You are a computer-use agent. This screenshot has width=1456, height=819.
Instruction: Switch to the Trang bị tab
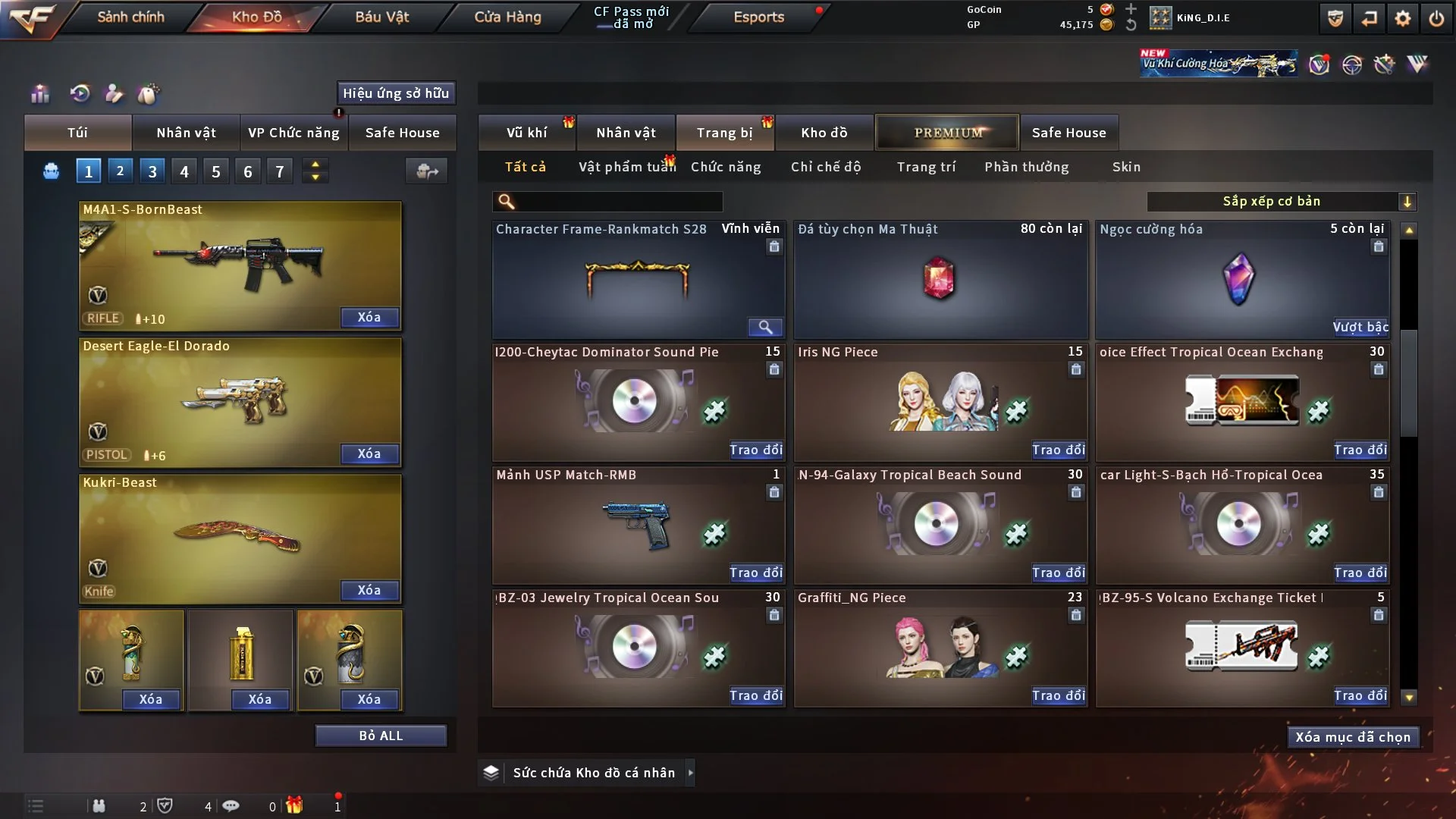tap(724, 133)
